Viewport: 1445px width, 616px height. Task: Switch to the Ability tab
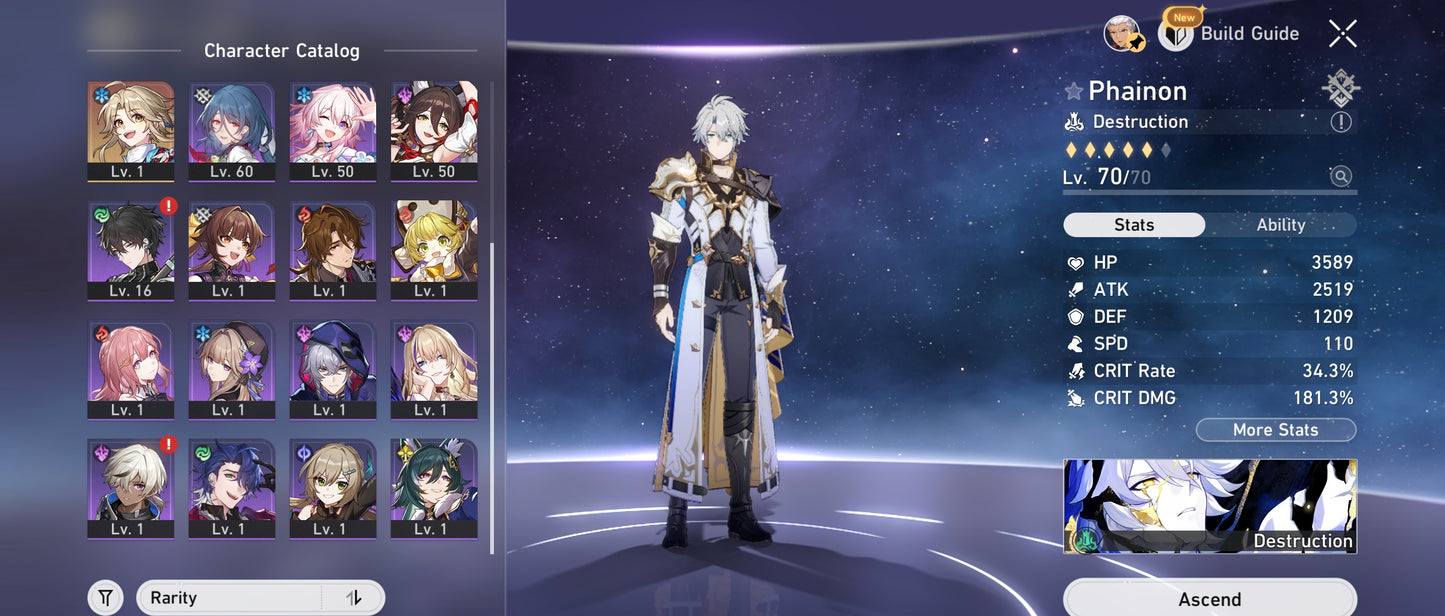point(1280,225)
